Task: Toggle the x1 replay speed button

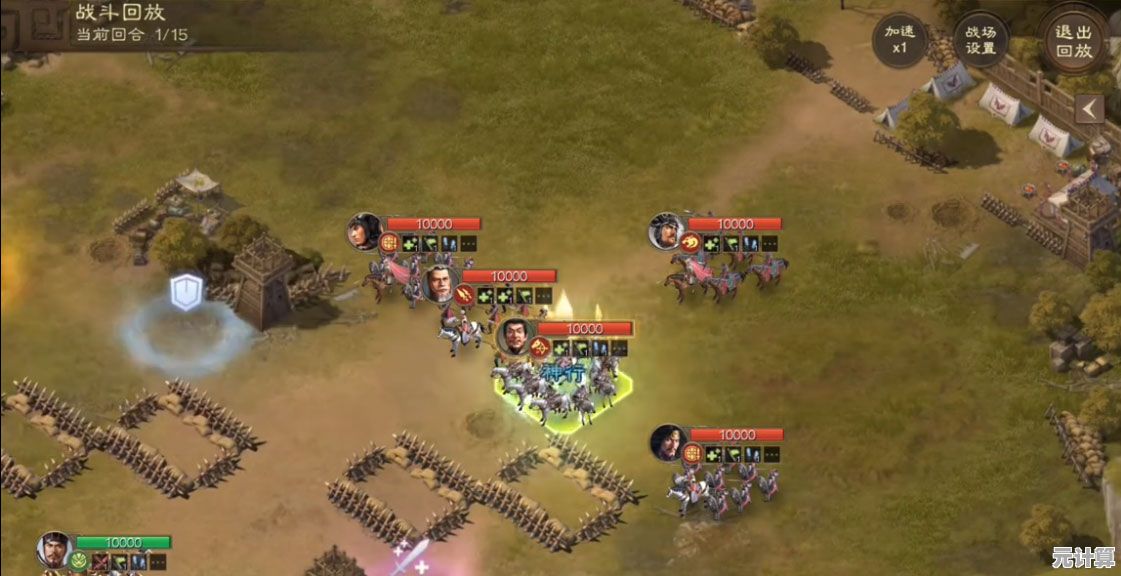Action: 900,41
